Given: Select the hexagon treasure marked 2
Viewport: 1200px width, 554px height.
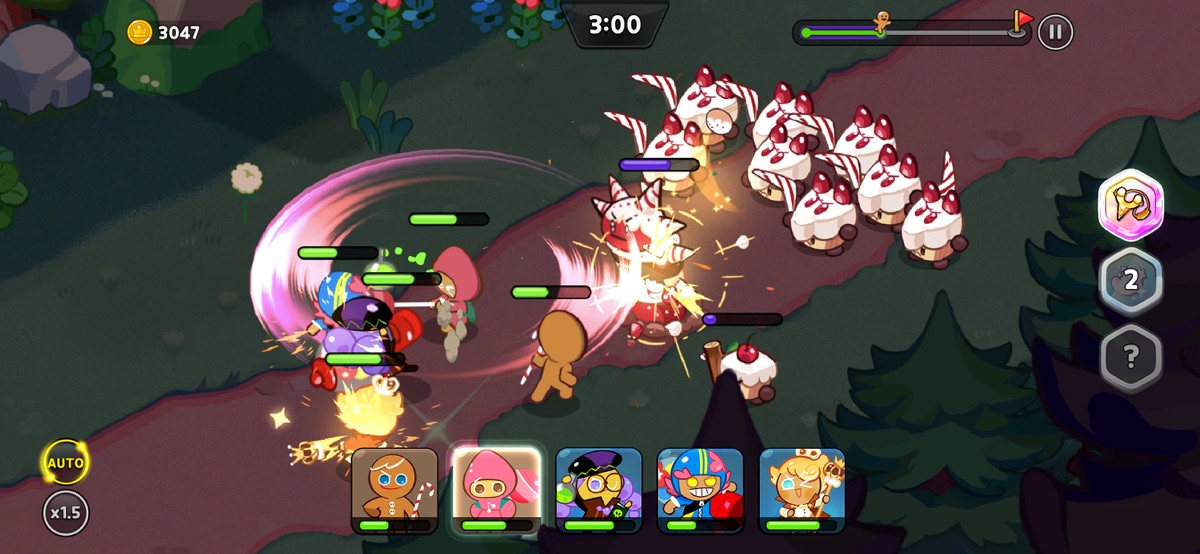Looking at the screenshot, I should [x=1131, y=281].
